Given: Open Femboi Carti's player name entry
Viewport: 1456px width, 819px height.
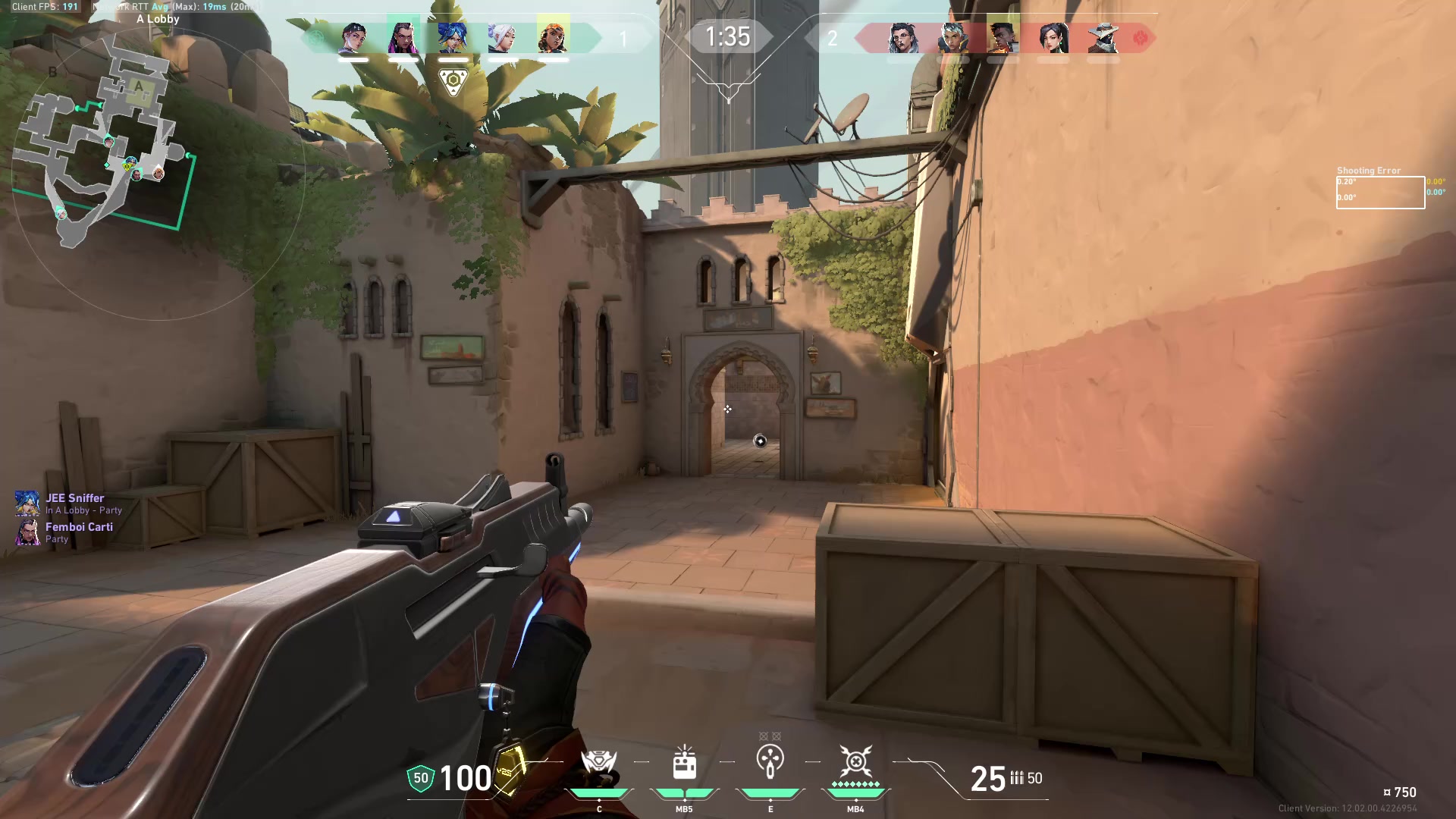Looking at the screenshot, I should tap(78, 526).
